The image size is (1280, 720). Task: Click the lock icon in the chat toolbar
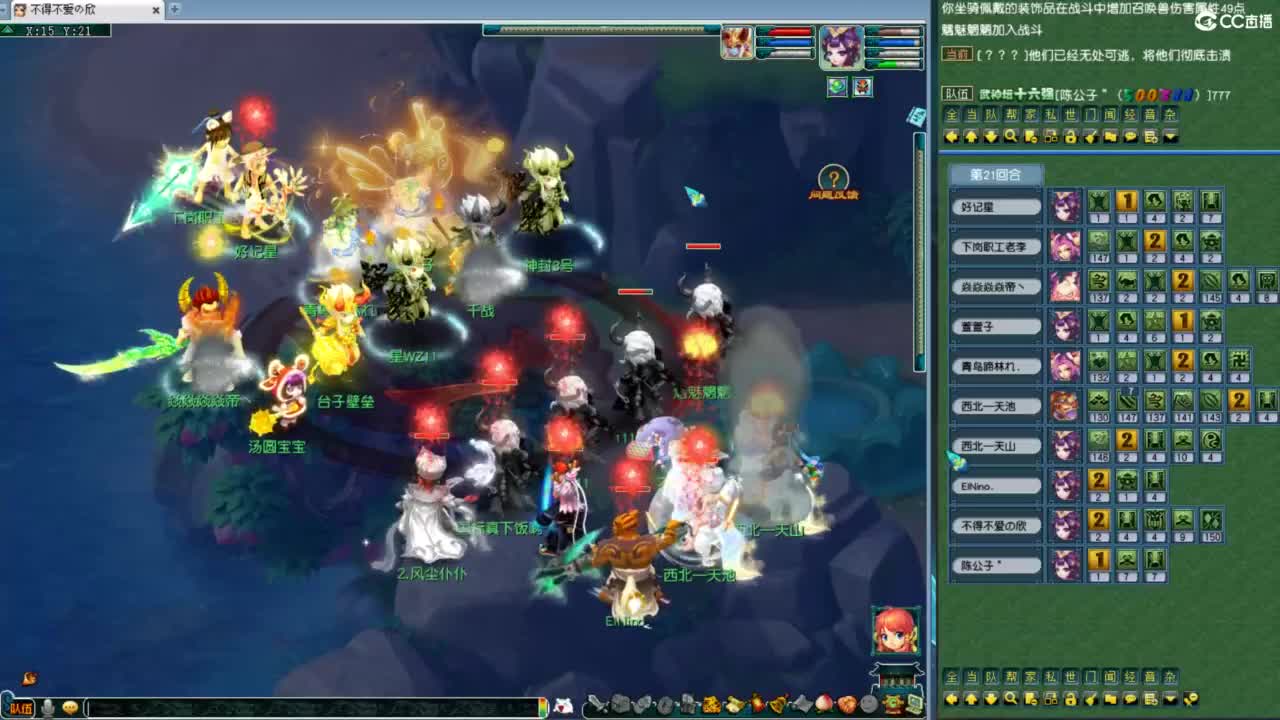[1071, 137]
